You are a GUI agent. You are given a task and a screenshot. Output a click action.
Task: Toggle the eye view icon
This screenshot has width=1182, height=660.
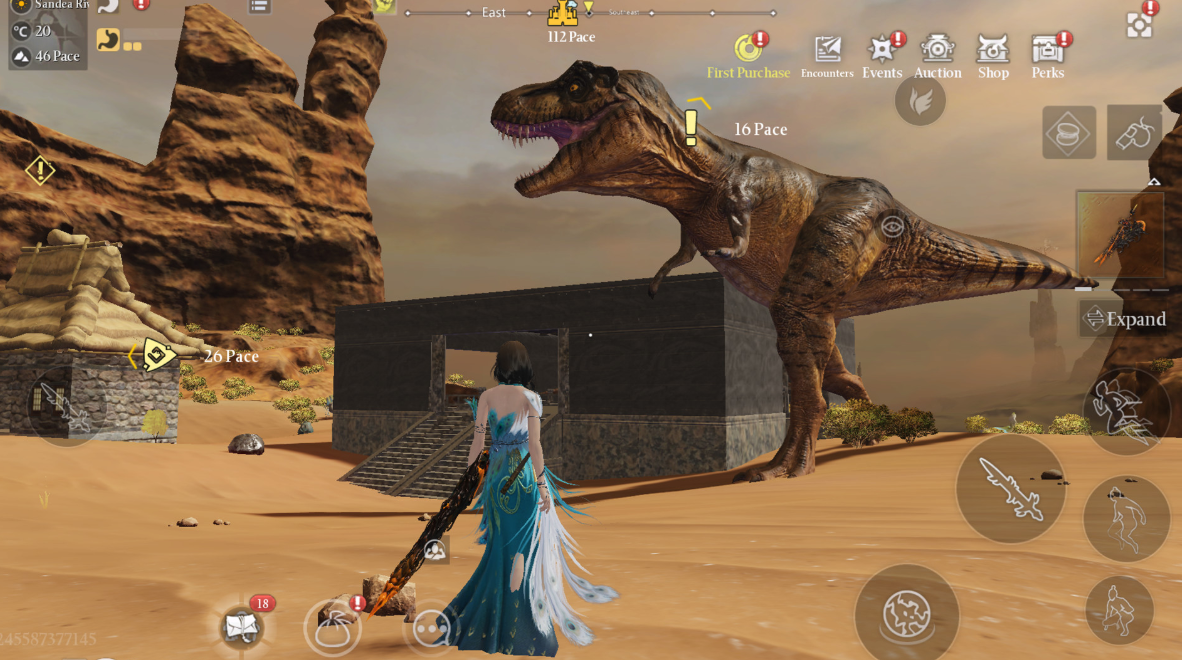(x=891, y=227)
